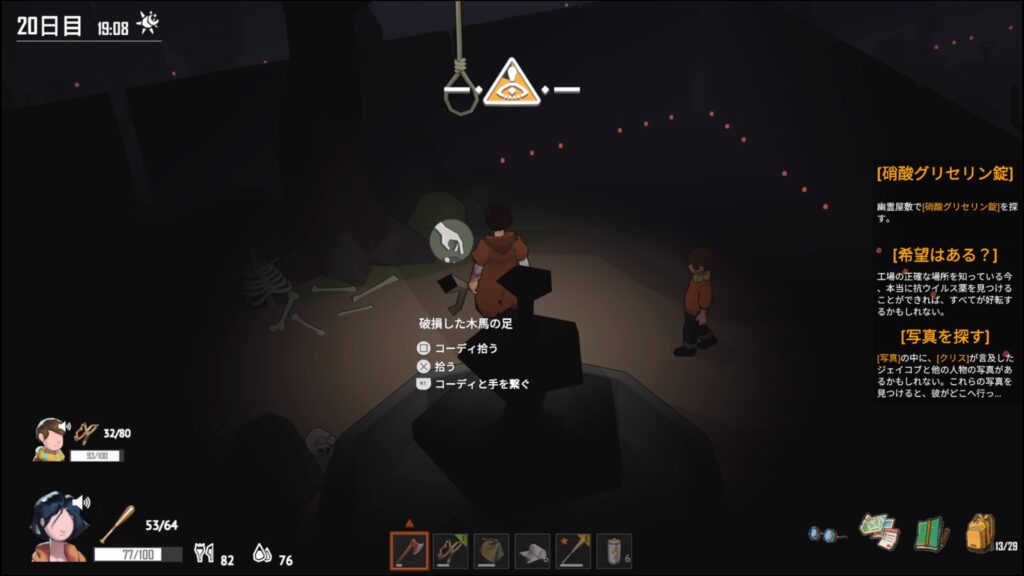The width and height of the screenshot is (1024, 576).
Task: Click the baseball bat weapon icon
Action: click(x=117, y=523)
